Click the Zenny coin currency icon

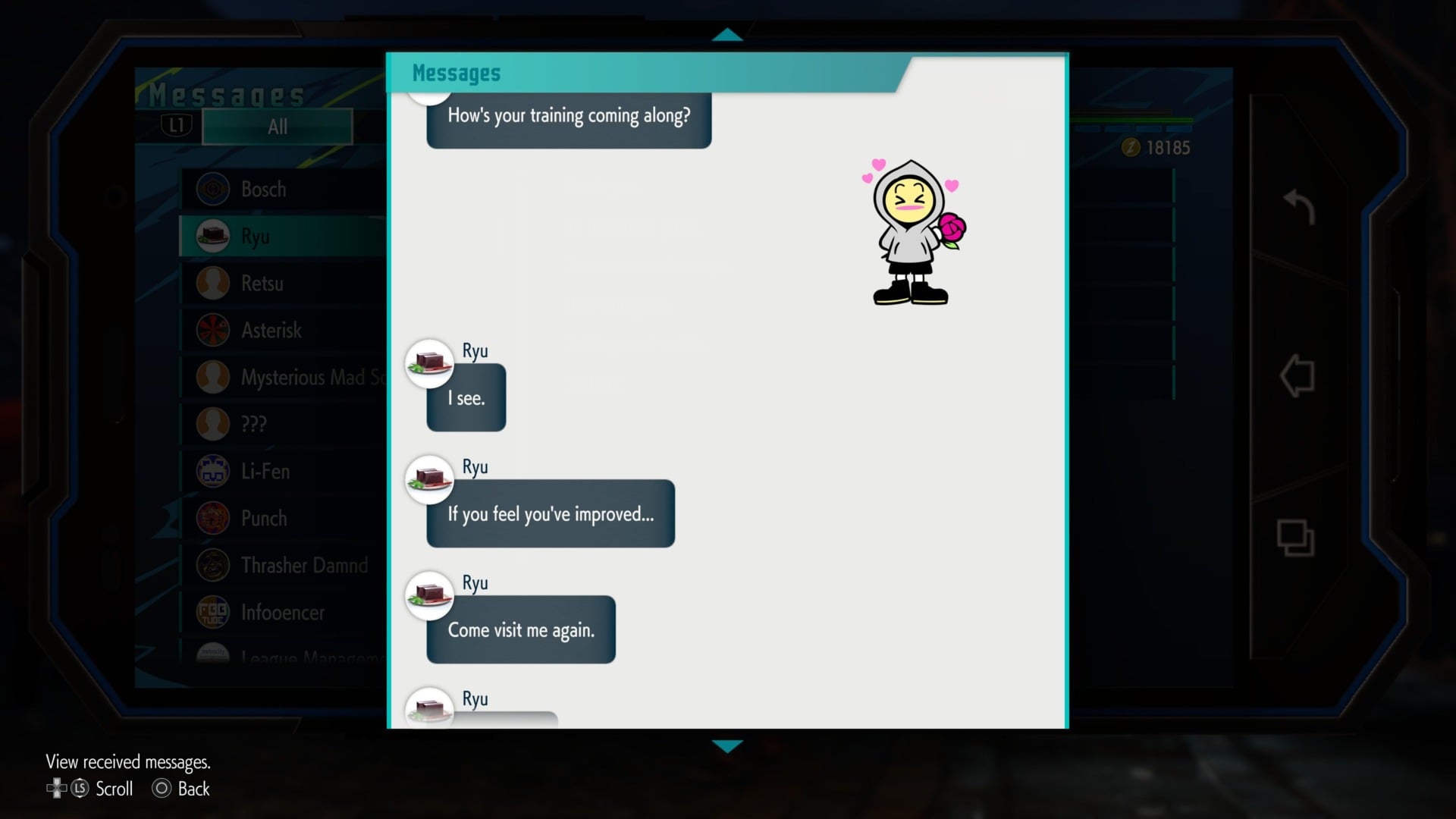[1130, 149]
